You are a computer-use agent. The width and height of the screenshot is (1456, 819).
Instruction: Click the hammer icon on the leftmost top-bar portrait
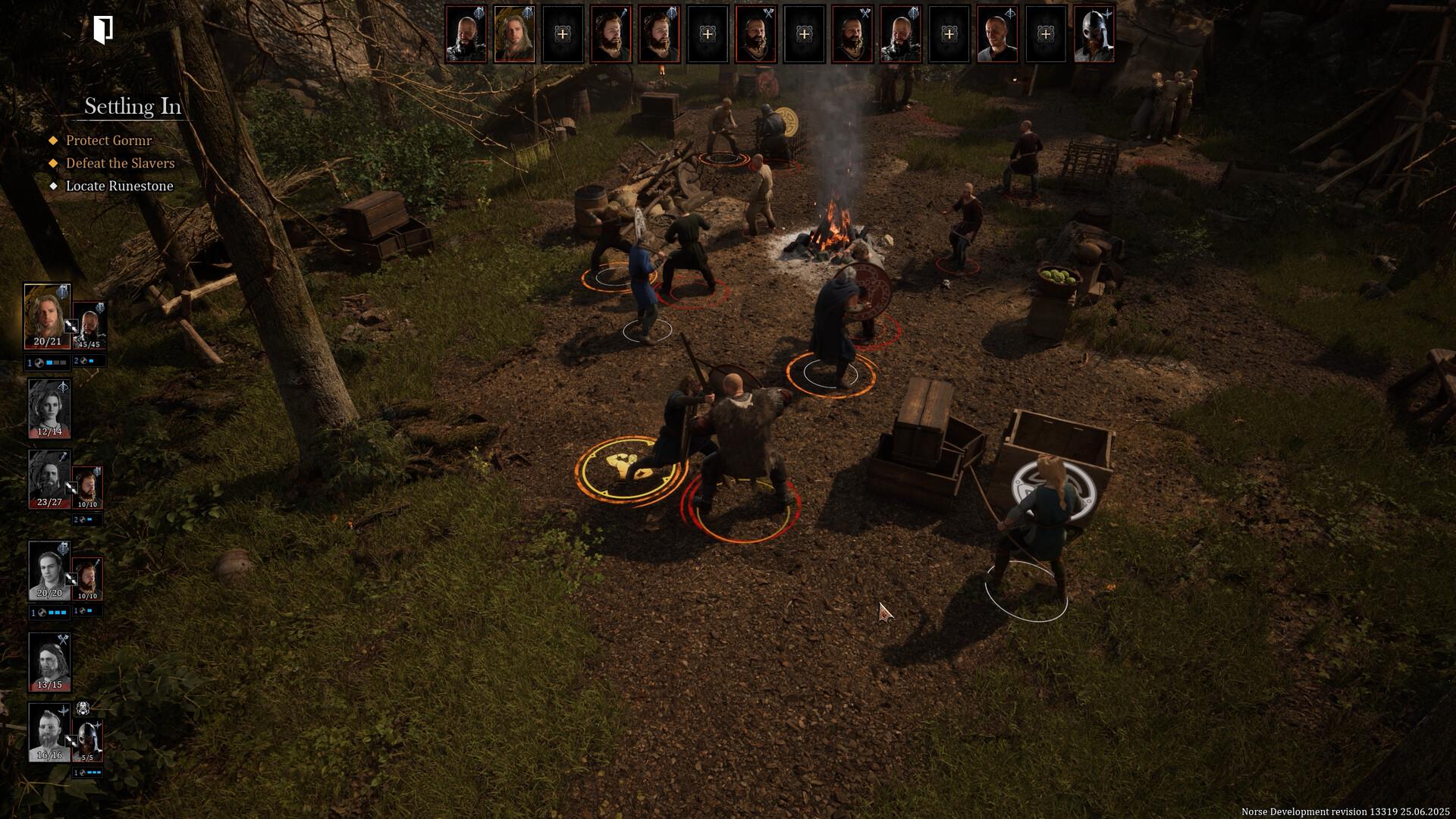[x=479, y=11]
